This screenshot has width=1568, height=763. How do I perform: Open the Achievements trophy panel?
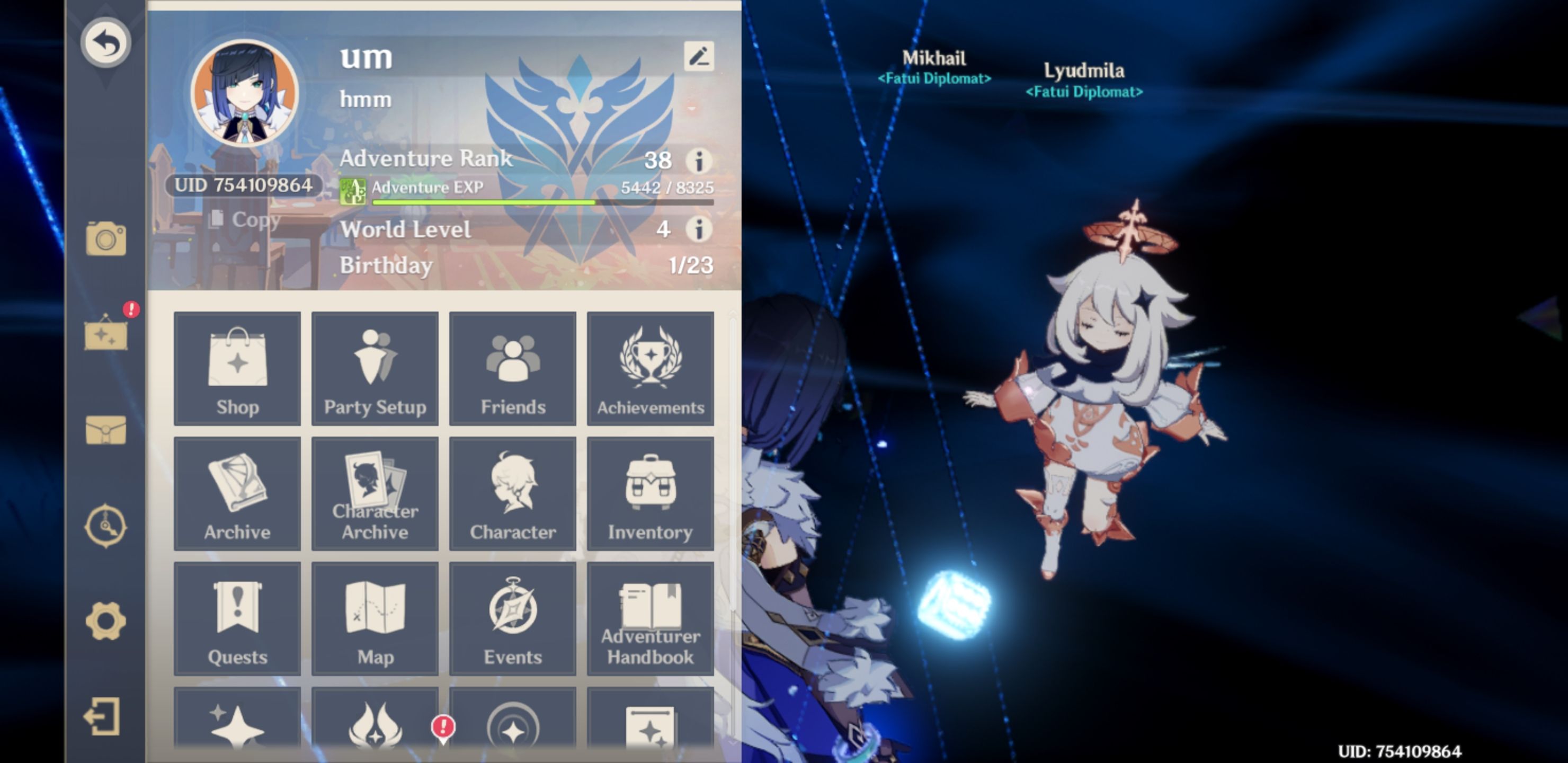click(650, 368)
